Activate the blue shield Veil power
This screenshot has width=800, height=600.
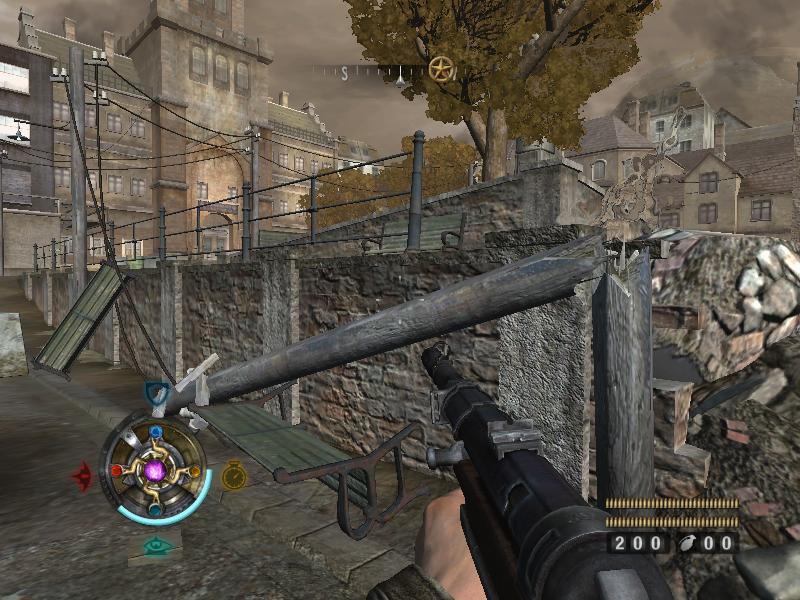click(157, 393)
